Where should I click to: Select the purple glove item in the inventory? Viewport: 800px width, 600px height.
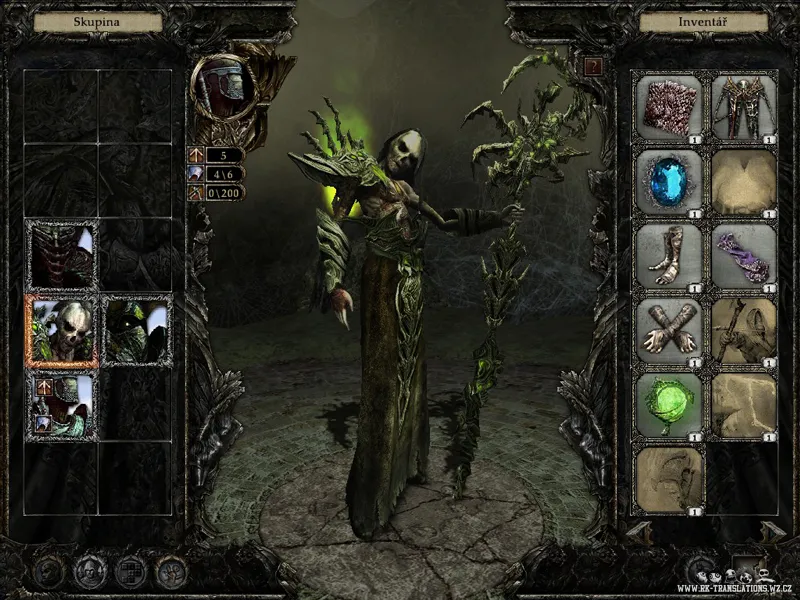[x=744, y=257]
